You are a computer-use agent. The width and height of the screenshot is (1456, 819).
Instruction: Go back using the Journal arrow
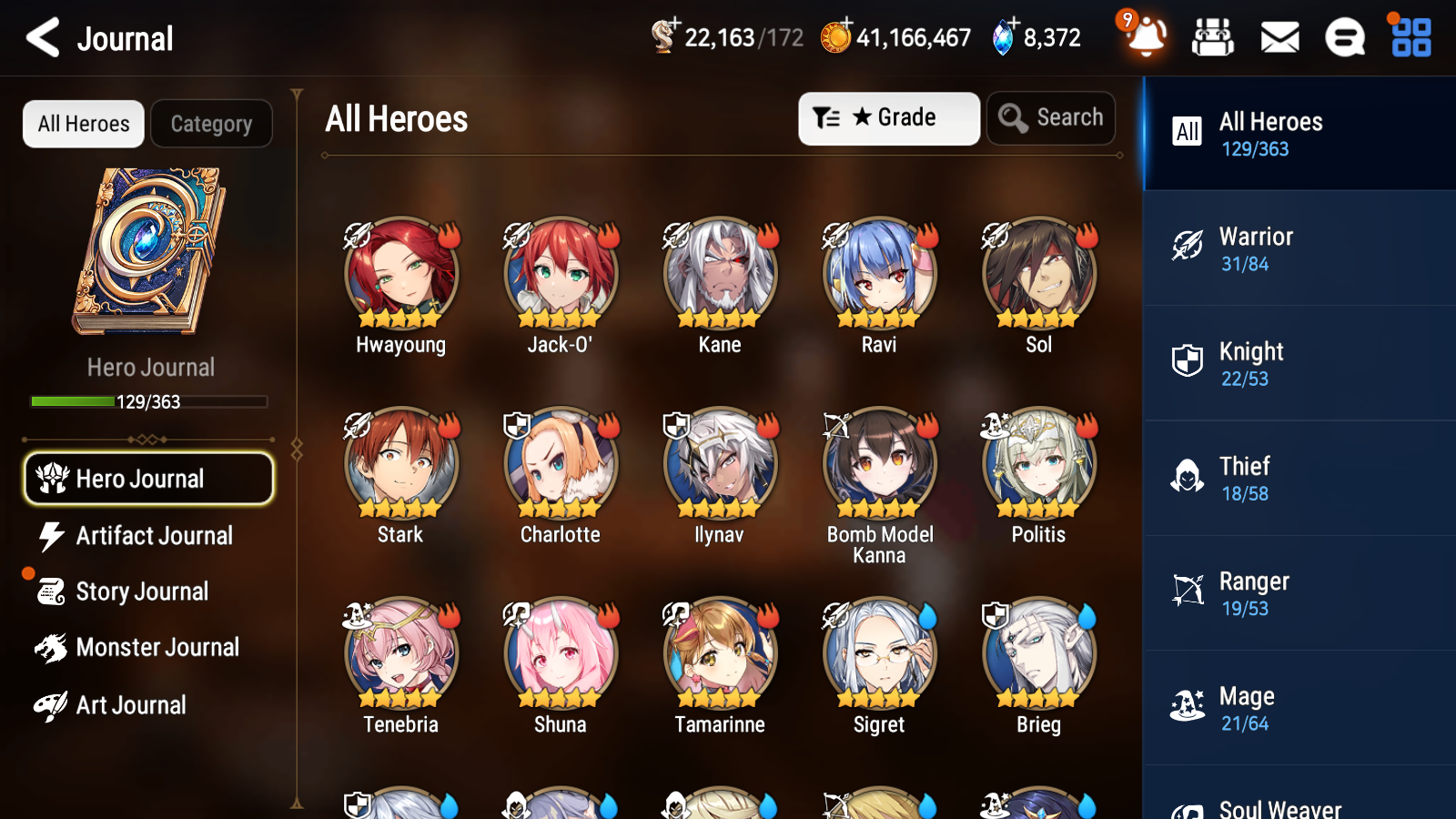pos(40,38)
